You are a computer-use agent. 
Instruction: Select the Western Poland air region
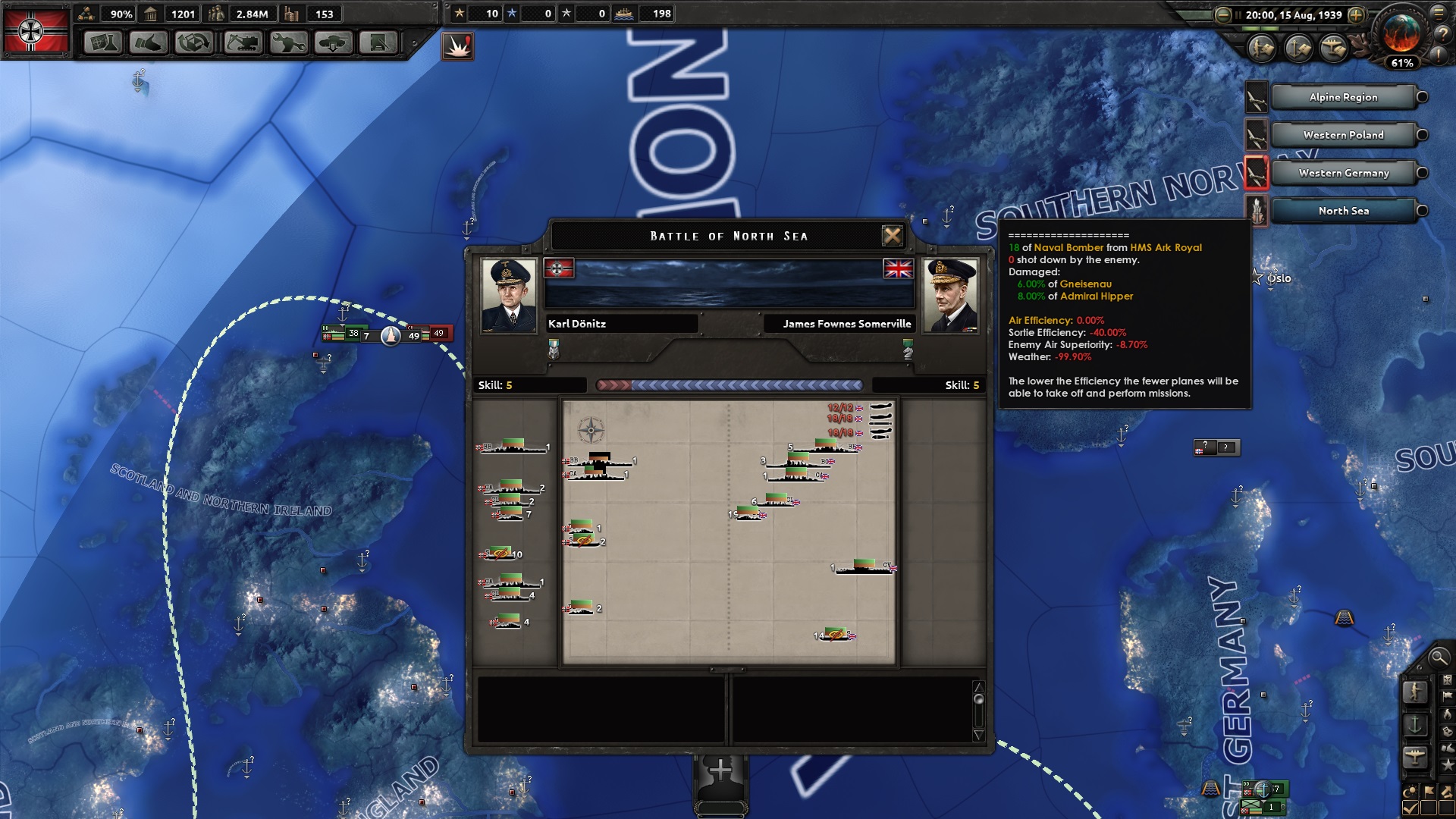coord(1343,135)
